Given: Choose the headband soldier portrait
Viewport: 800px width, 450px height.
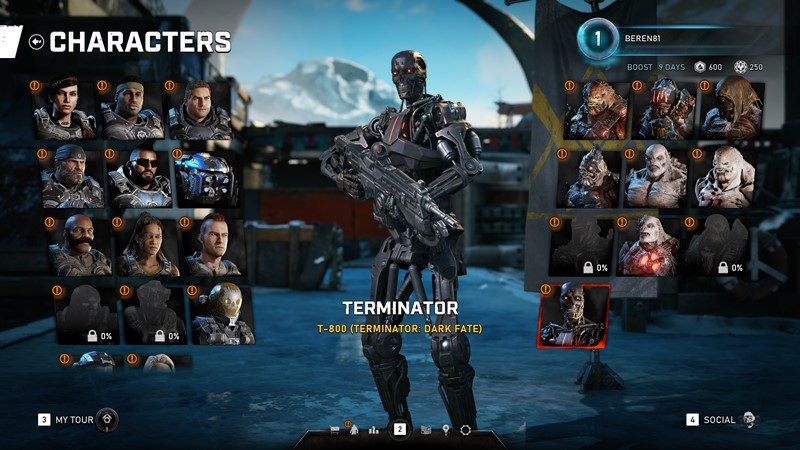Looking at the screenshot, I should [131, 110].
